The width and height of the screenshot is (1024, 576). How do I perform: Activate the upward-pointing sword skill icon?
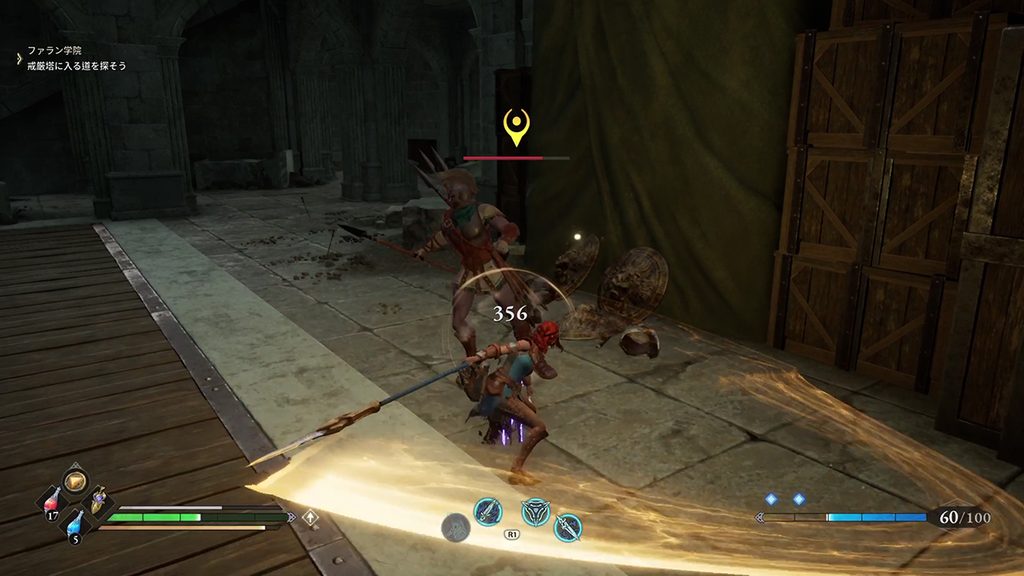click(x=487, y=512)
